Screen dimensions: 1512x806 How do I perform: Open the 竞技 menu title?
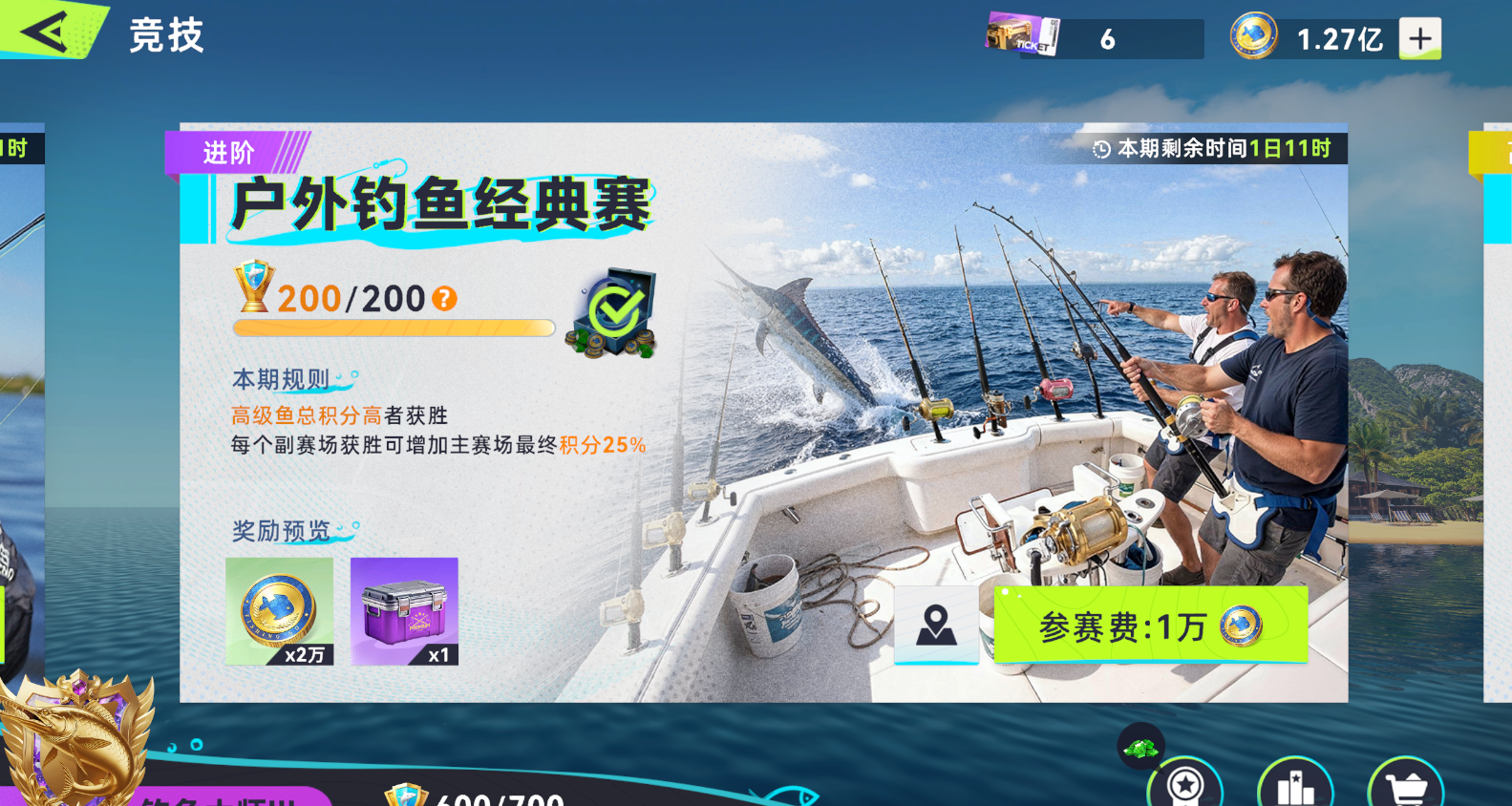pyautogui.click(x=167, y=34)
